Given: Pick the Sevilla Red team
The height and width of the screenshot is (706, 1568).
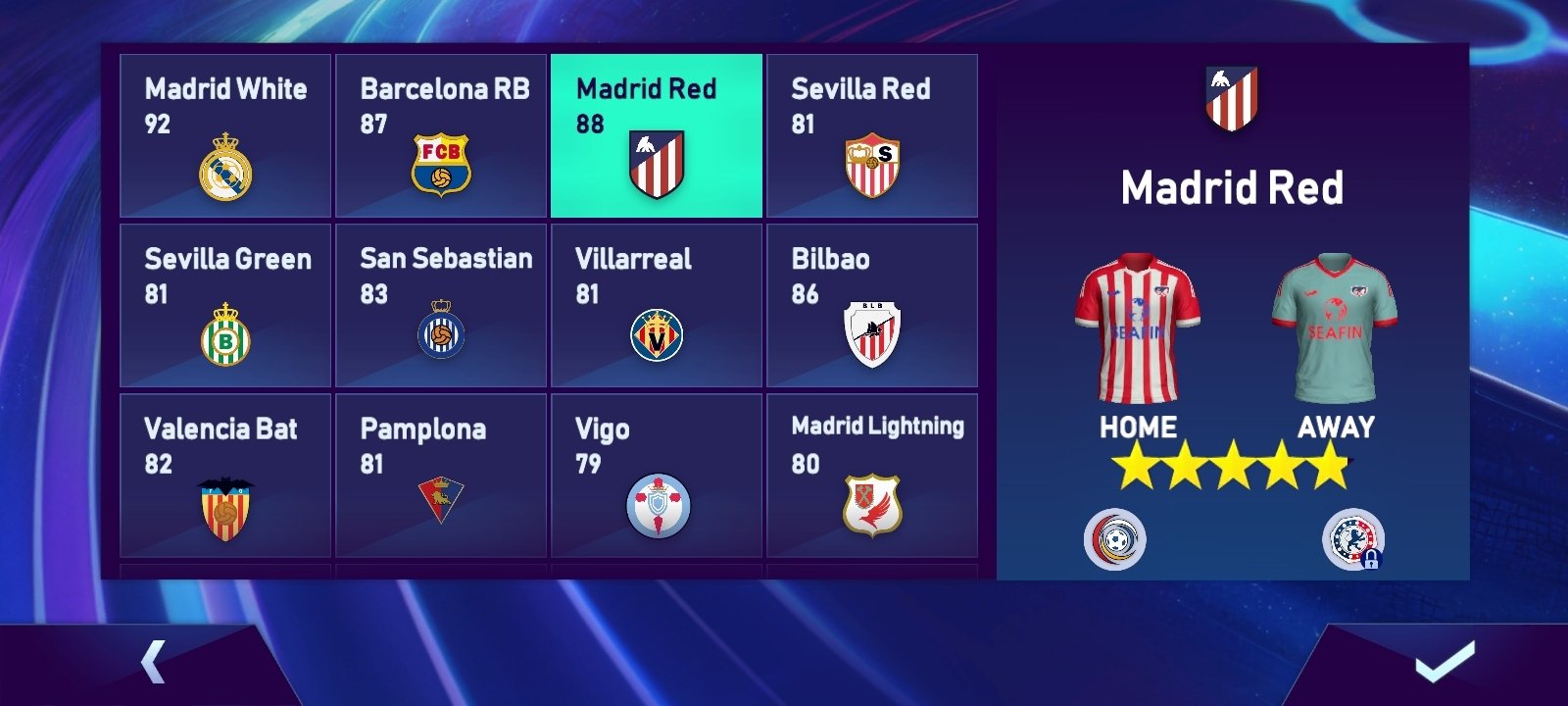Looking at the screenshot, I should [872, 135].
